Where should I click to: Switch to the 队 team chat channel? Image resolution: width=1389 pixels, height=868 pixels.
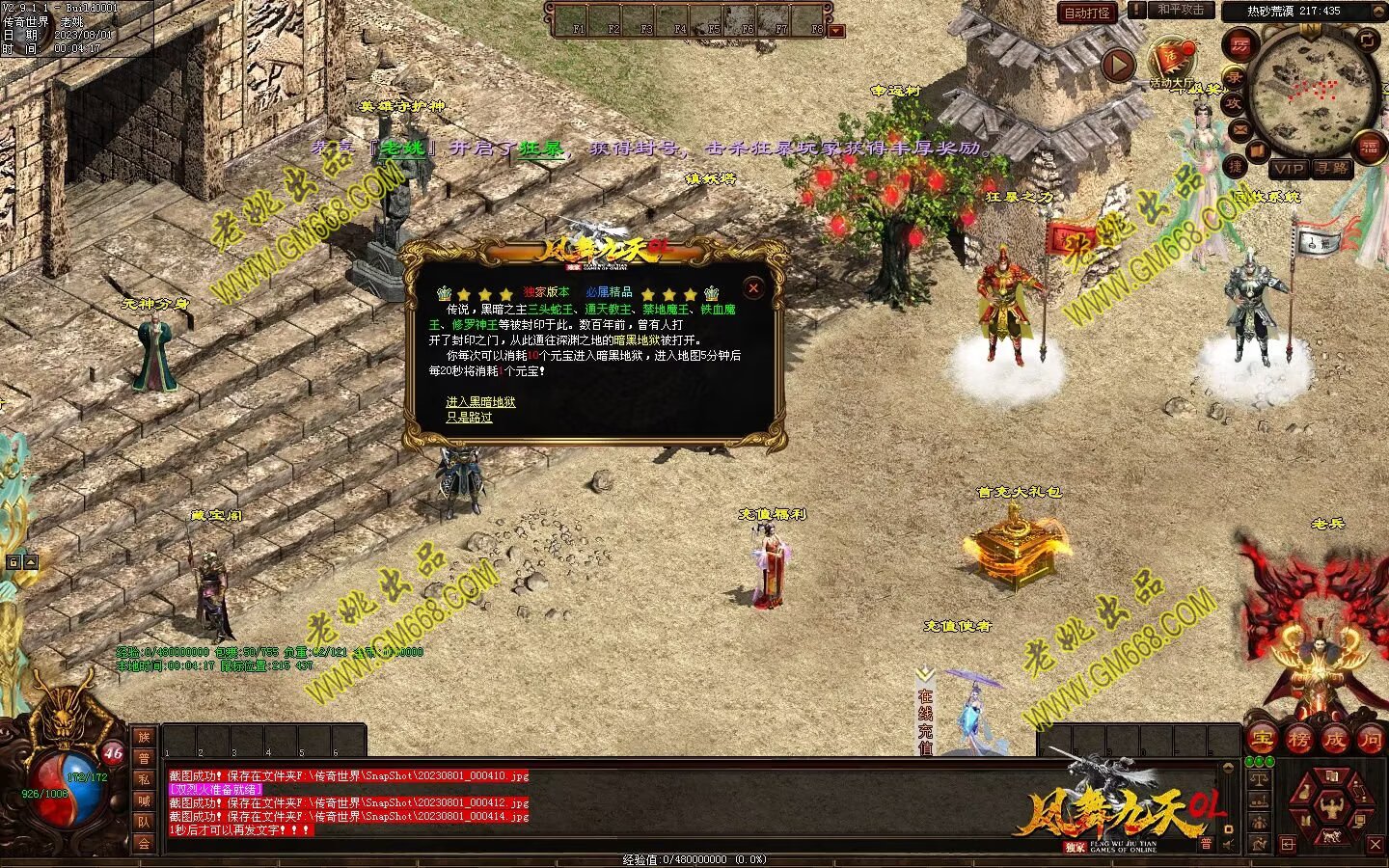click(x=144, y=822)
